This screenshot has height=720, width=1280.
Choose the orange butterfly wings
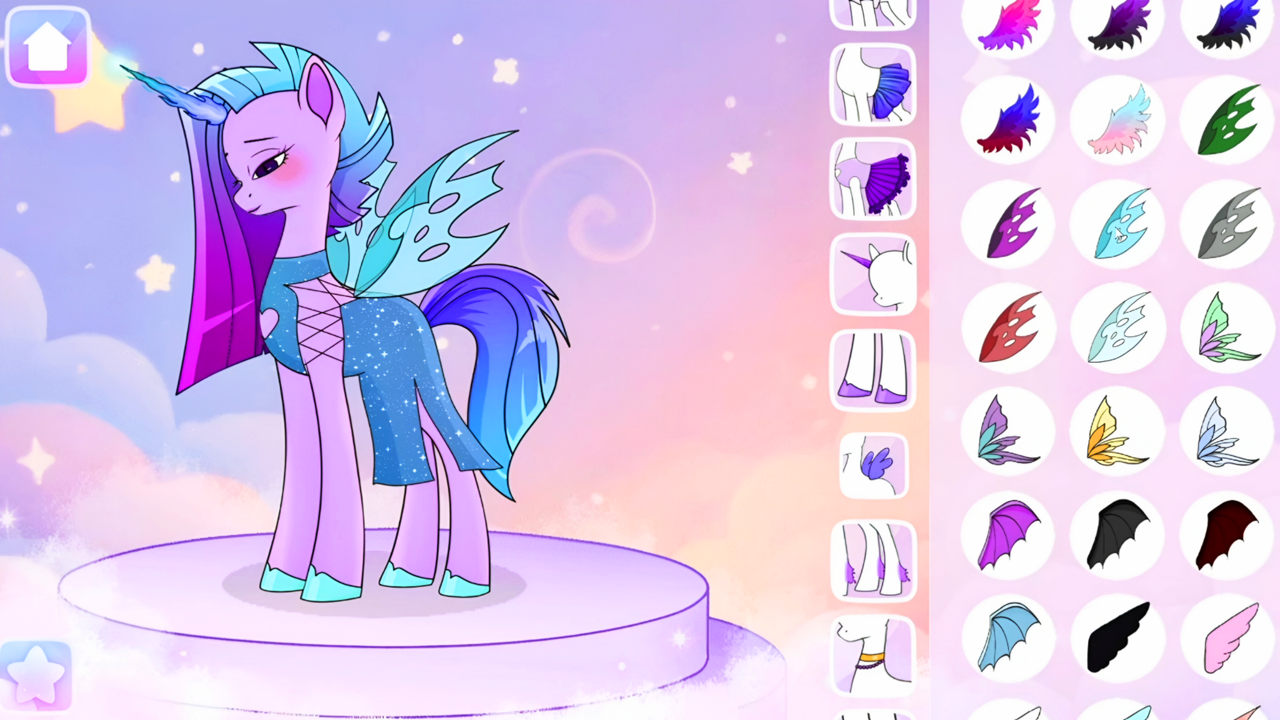1118,430
